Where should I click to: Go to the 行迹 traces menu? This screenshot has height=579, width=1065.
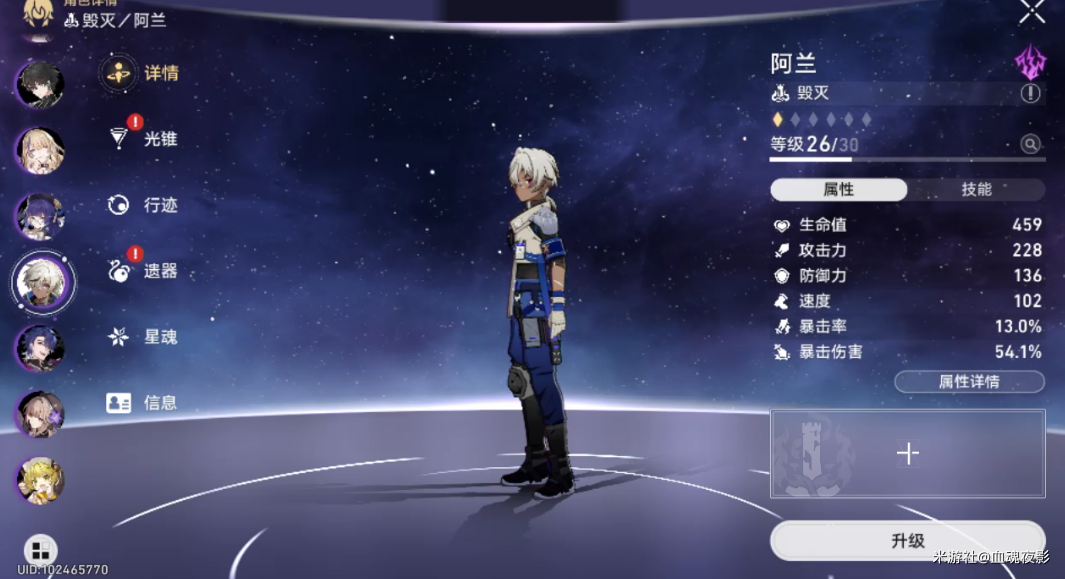142,205
